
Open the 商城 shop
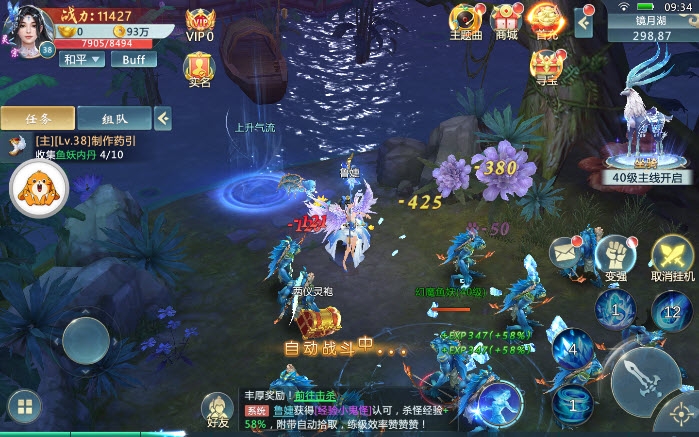click(507, 21)
